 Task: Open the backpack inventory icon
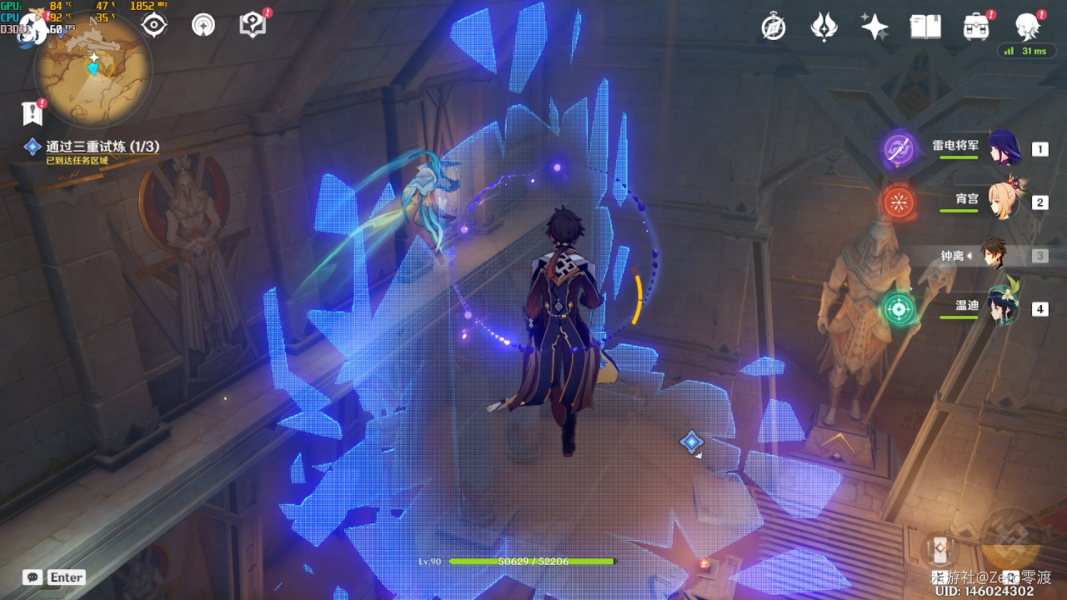[976, 27]
